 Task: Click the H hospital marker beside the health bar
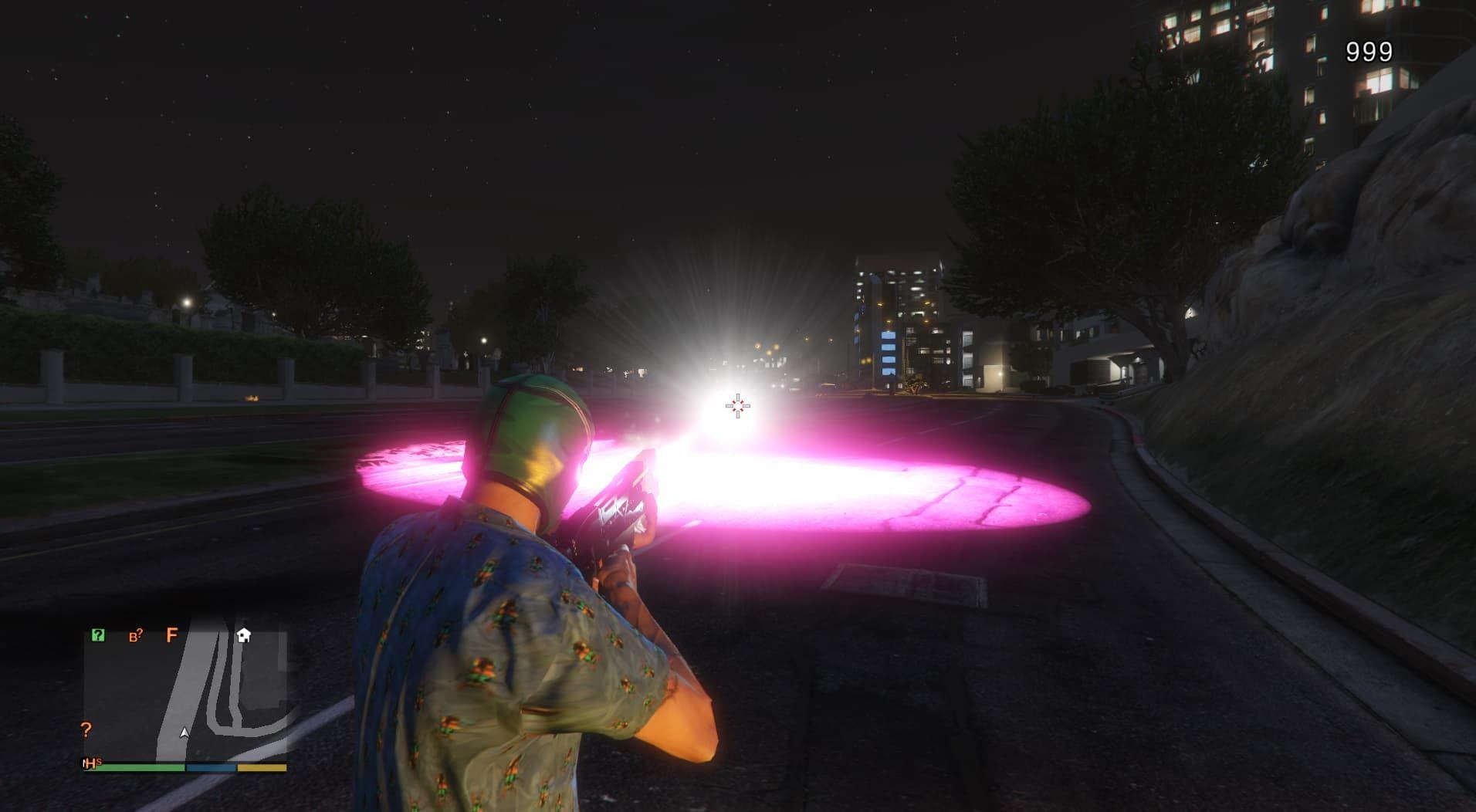tap(91, 763)
